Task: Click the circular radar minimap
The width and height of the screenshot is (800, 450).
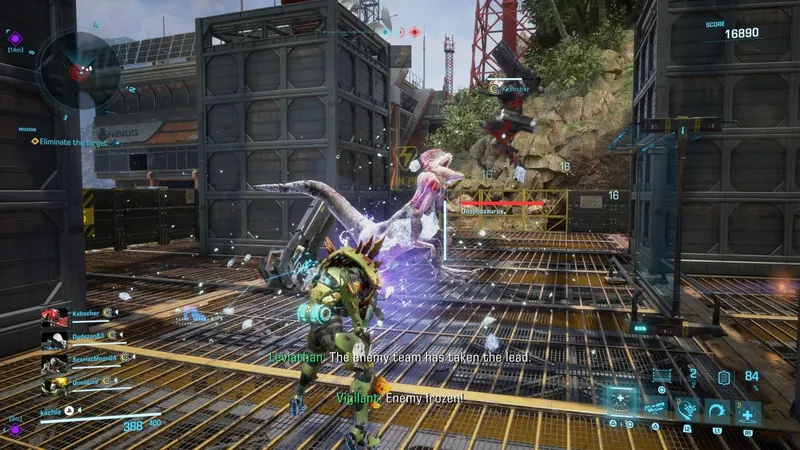Action: pos(79,70)
